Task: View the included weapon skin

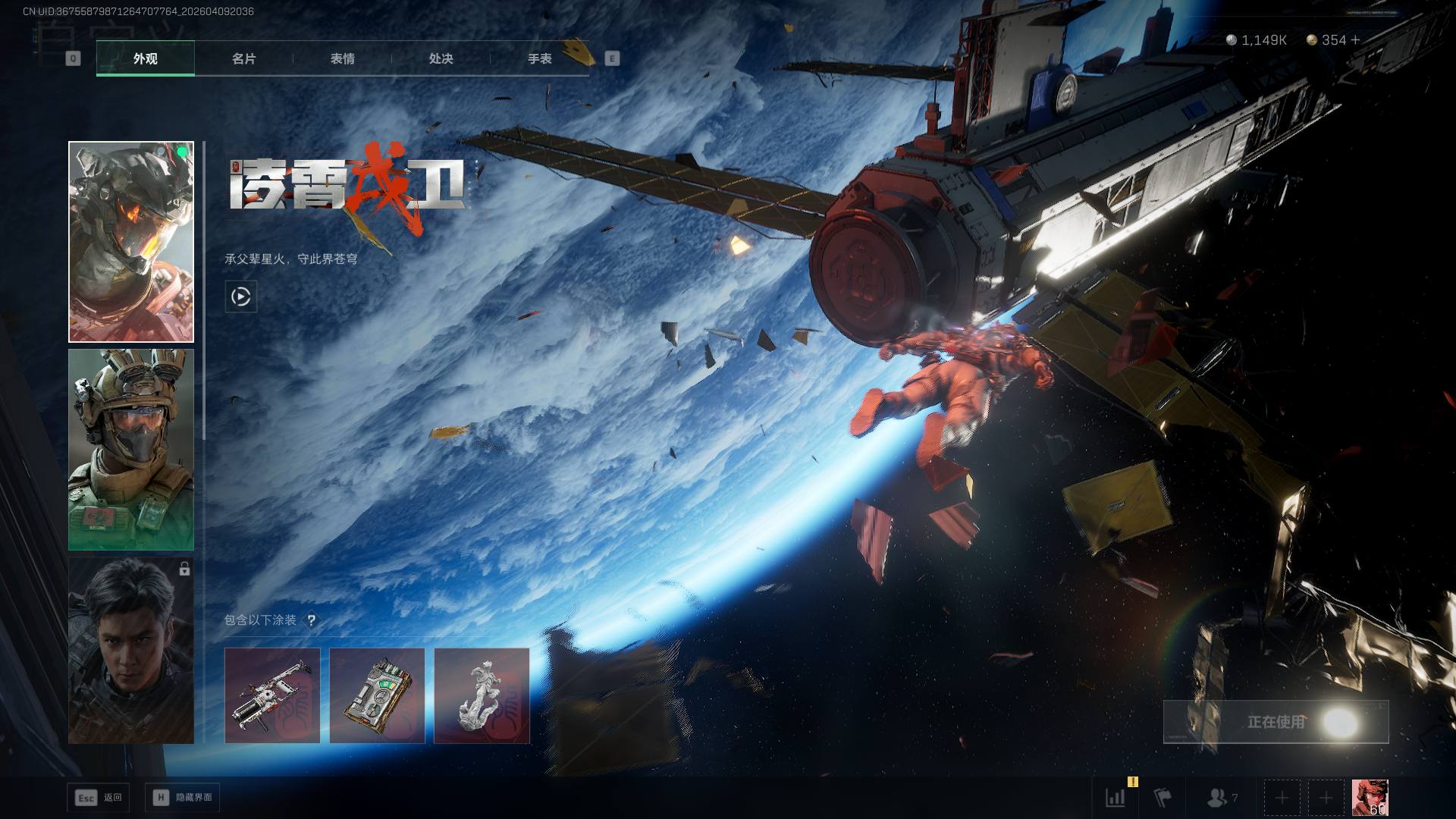Action: [x=272, y=695]
